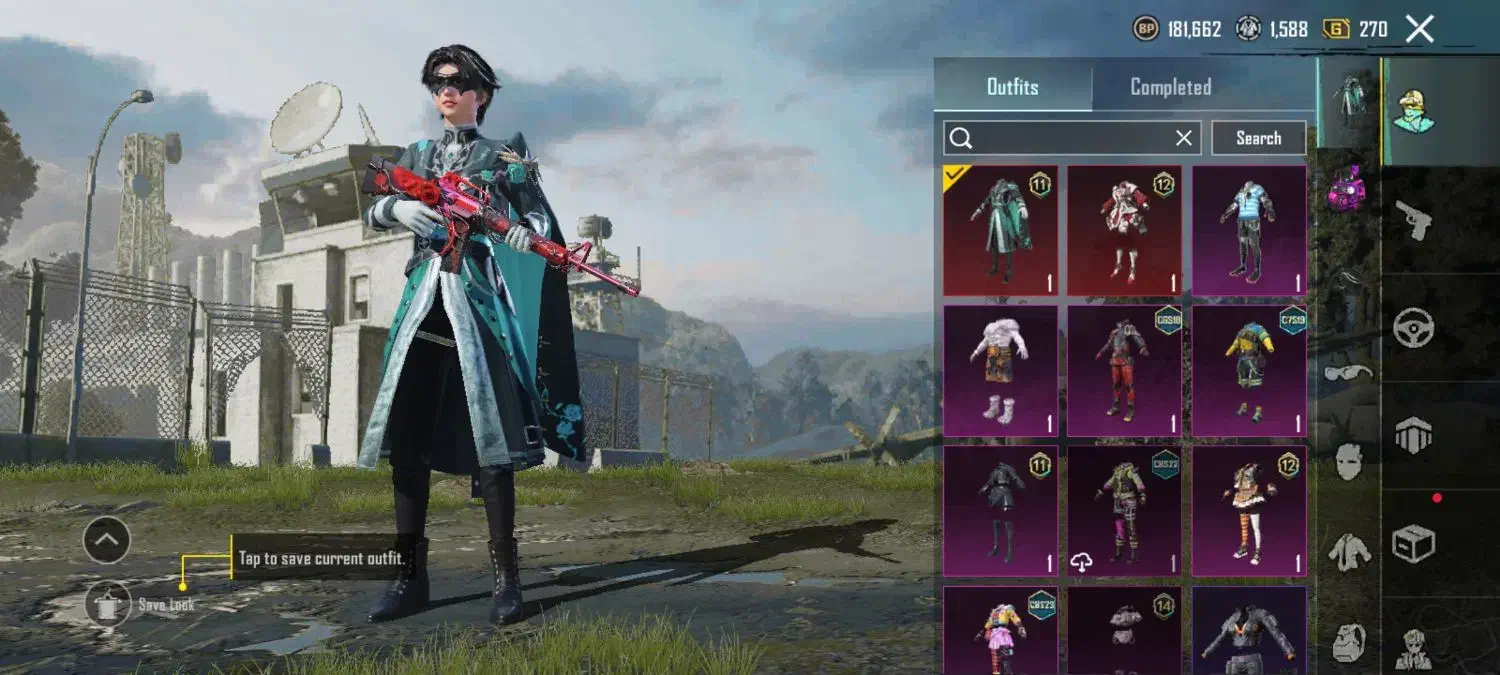Show the face mask category

tap(1348, 461)
